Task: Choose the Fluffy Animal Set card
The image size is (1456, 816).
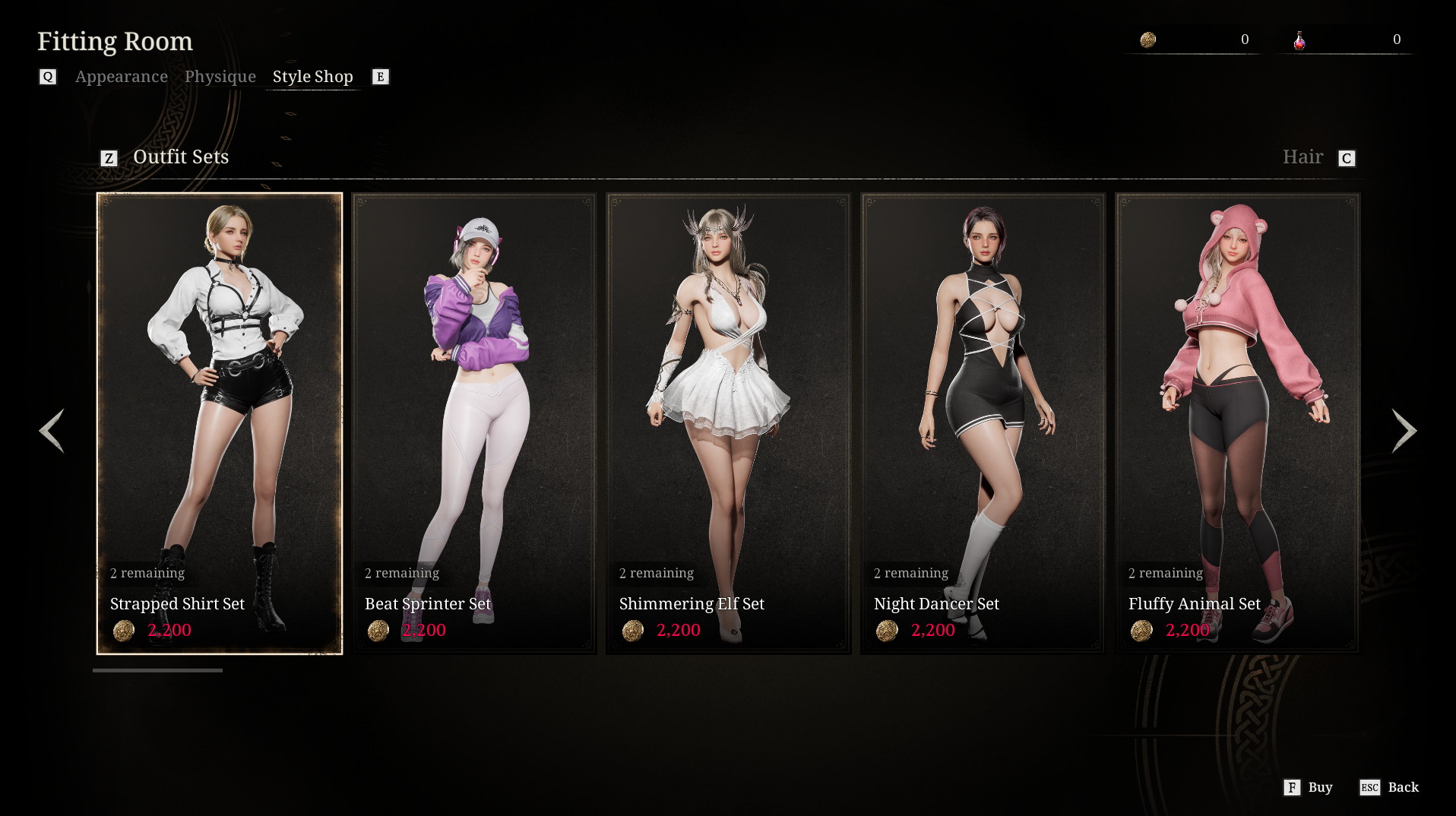Action: (1237, 422)
